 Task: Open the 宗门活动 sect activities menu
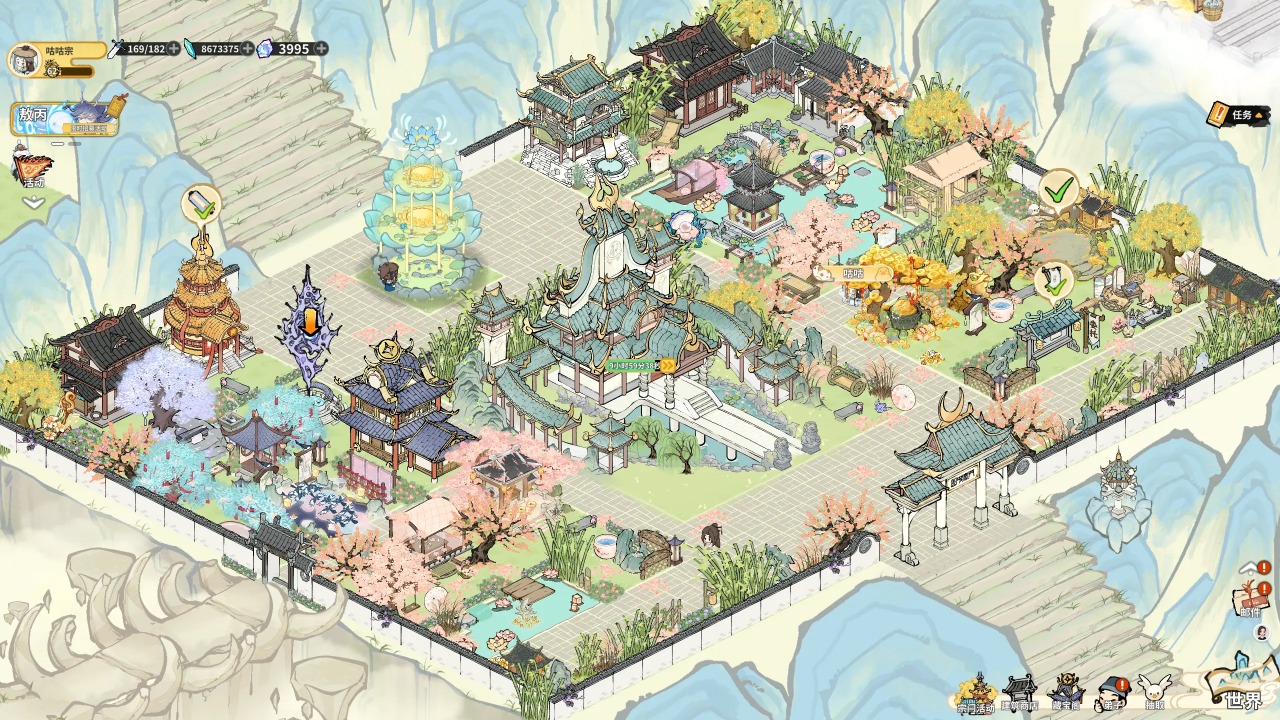[x=975, y=692]
